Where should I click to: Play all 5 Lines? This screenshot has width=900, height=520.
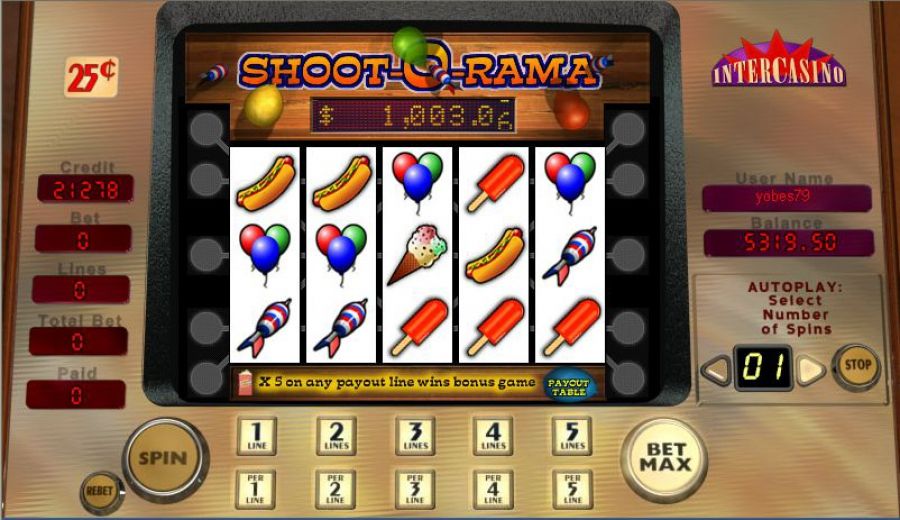click(571, 435)
